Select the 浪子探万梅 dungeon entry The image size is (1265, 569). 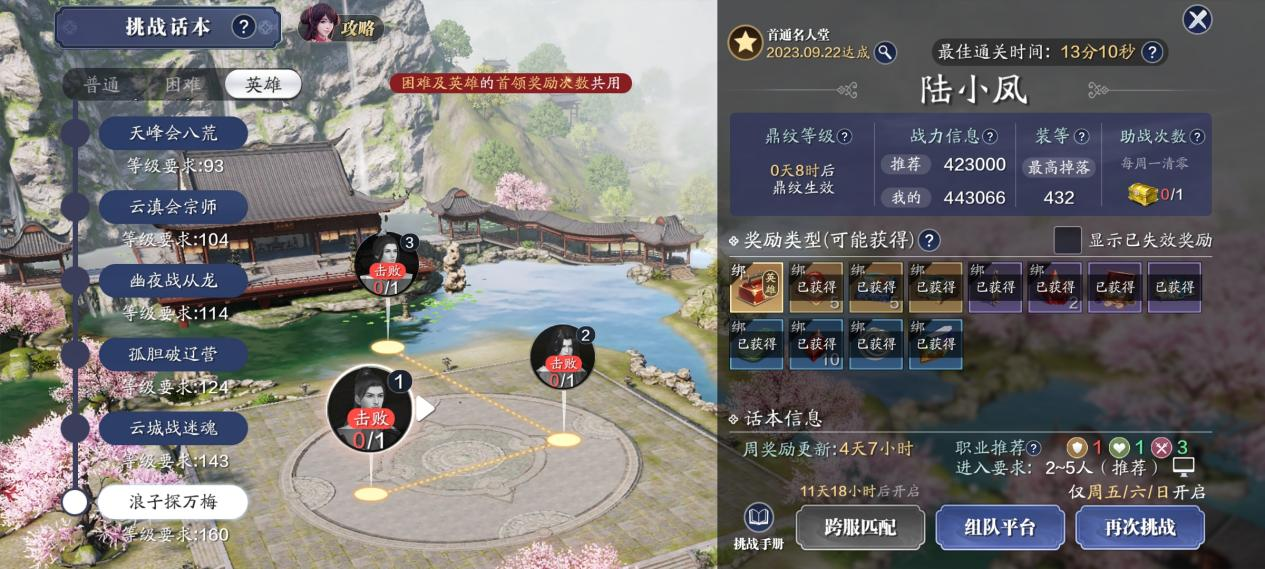pos(173,501)
